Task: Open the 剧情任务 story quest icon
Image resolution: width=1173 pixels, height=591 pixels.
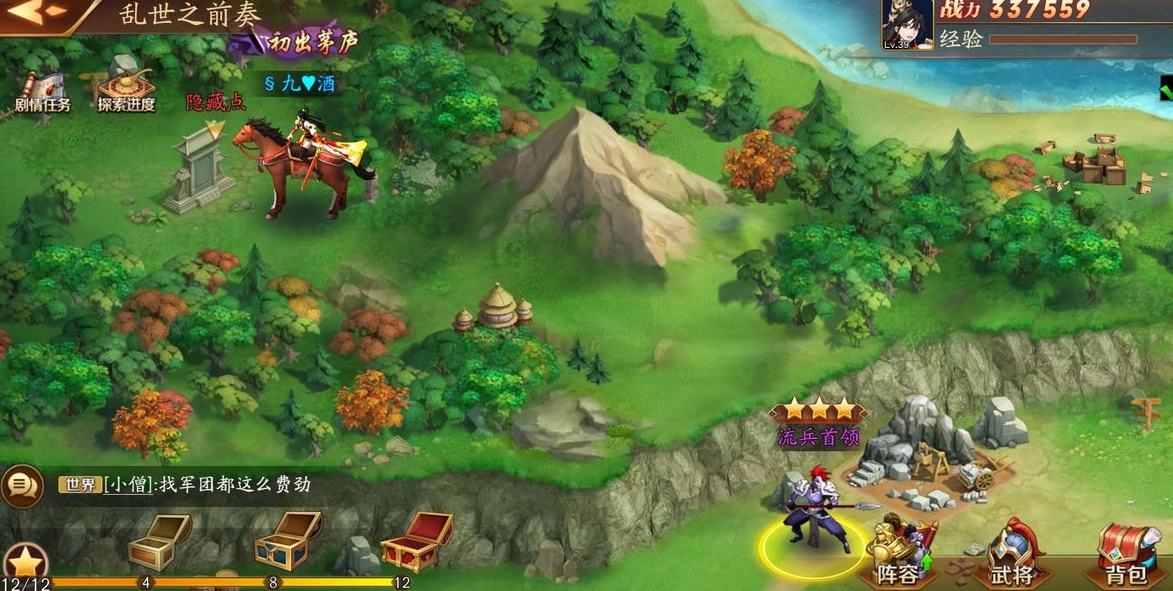Action: pyautogui.click(x=42, y=88)
